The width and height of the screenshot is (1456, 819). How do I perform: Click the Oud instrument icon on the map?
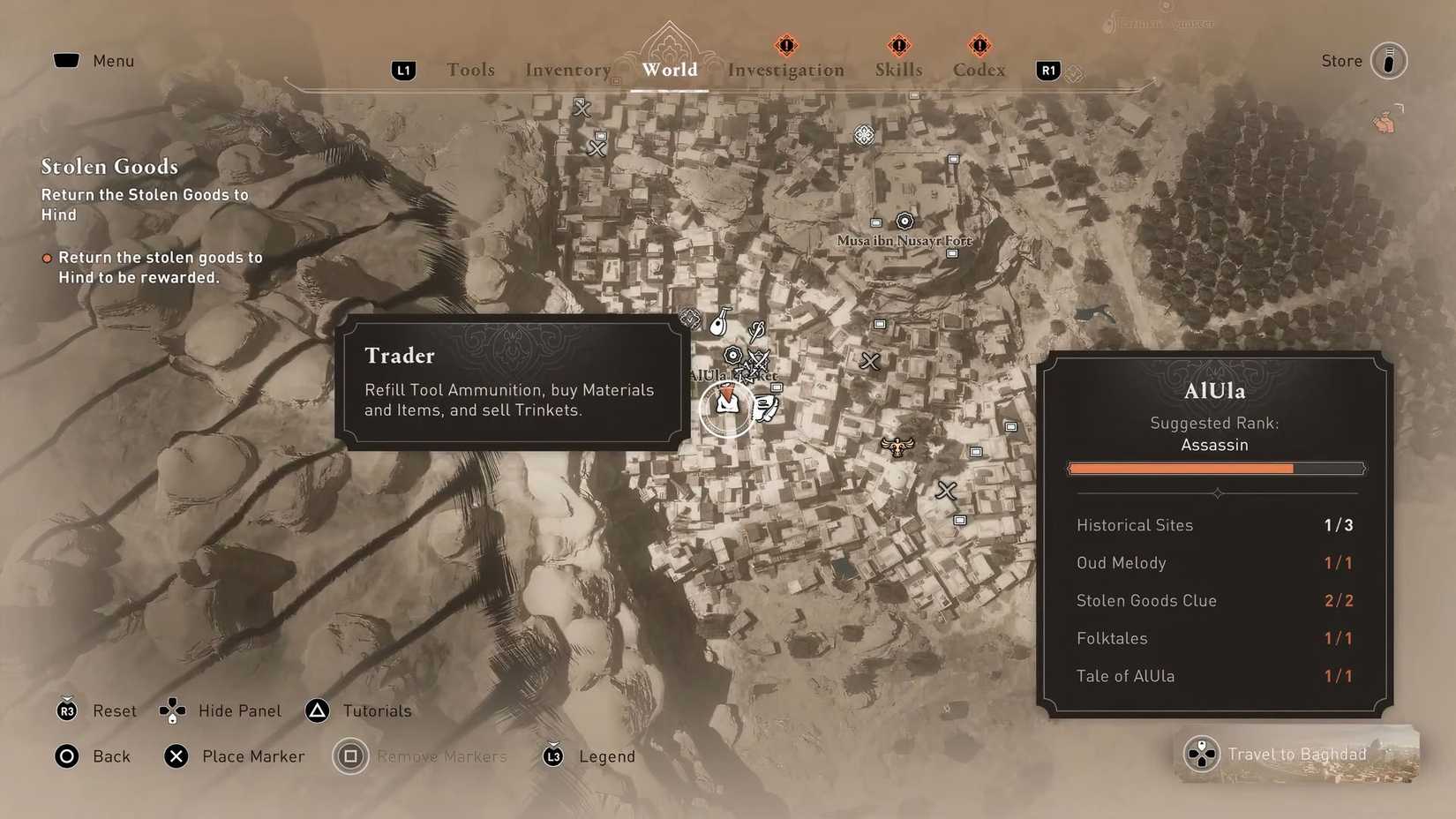(718, 327)
